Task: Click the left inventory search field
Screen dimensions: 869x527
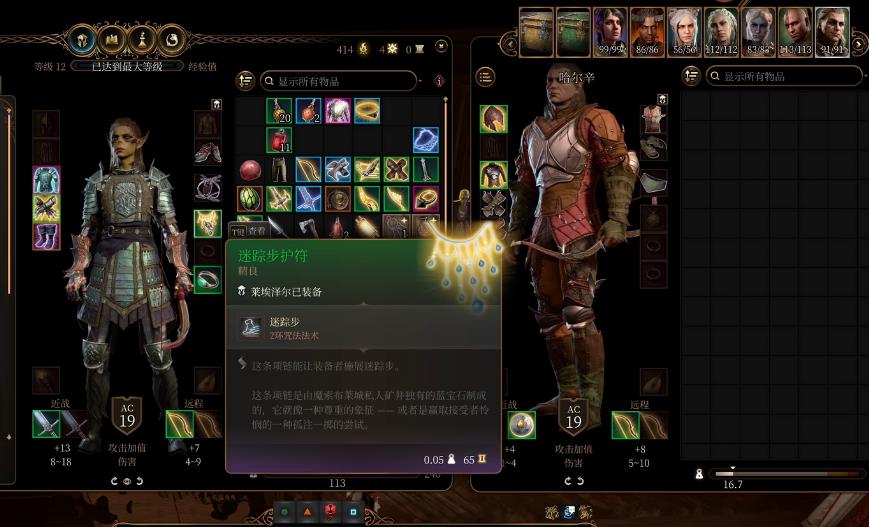Action: (x=338, y=80)
